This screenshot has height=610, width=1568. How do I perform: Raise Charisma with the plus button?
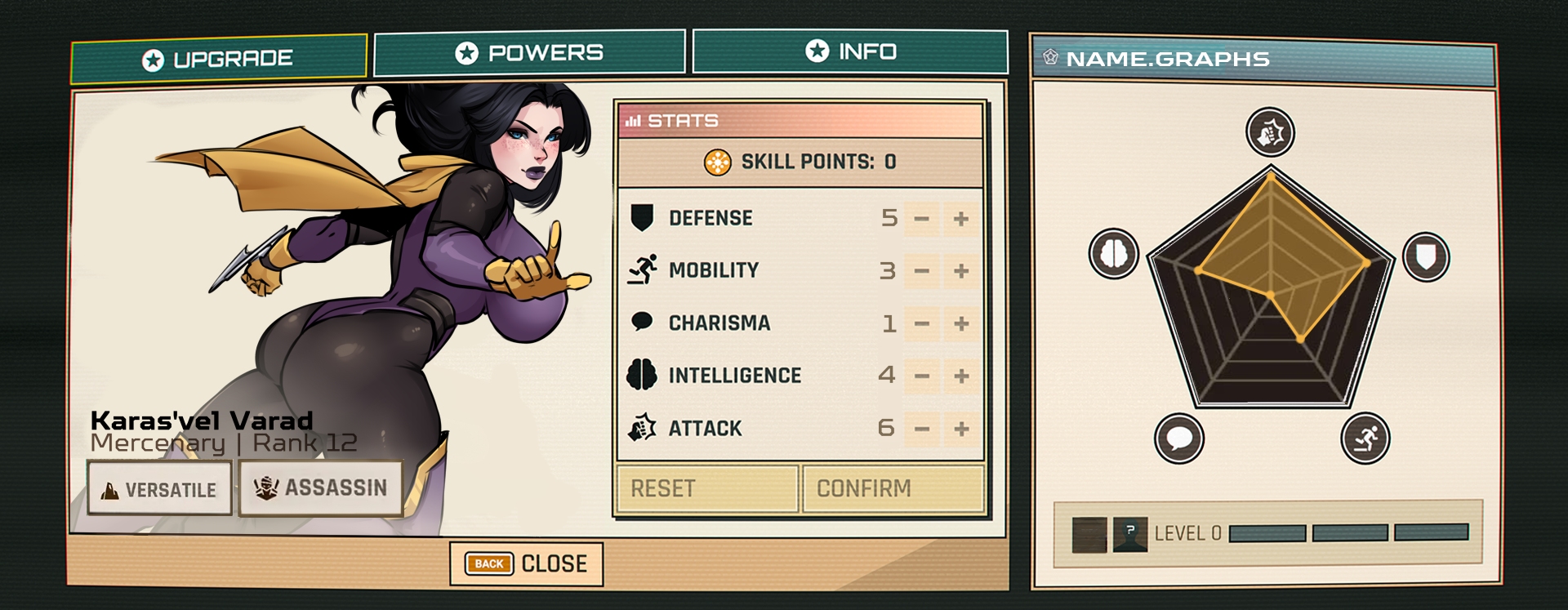(961, 324)
